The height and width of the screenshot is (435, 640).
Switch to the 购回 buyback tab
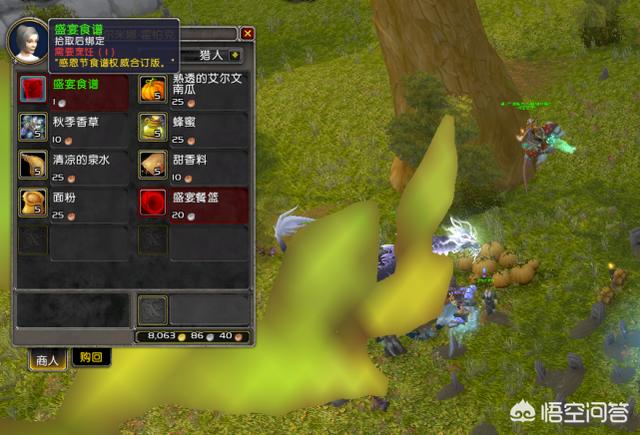click(x=92, y=358)
